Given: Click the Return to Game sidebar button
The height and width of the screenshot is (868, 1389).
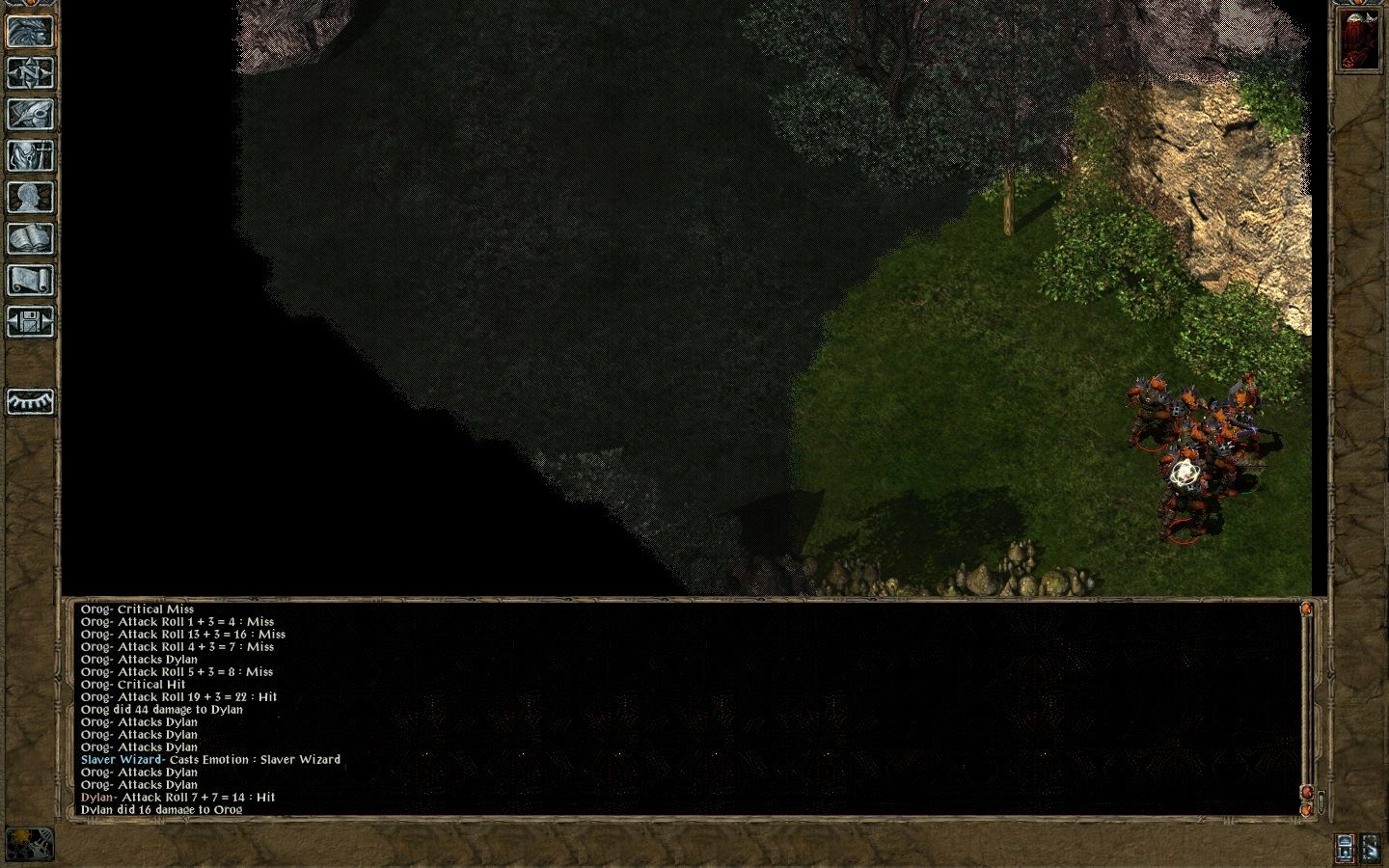Looking at the screenshot, I should [x=30, y=31].
